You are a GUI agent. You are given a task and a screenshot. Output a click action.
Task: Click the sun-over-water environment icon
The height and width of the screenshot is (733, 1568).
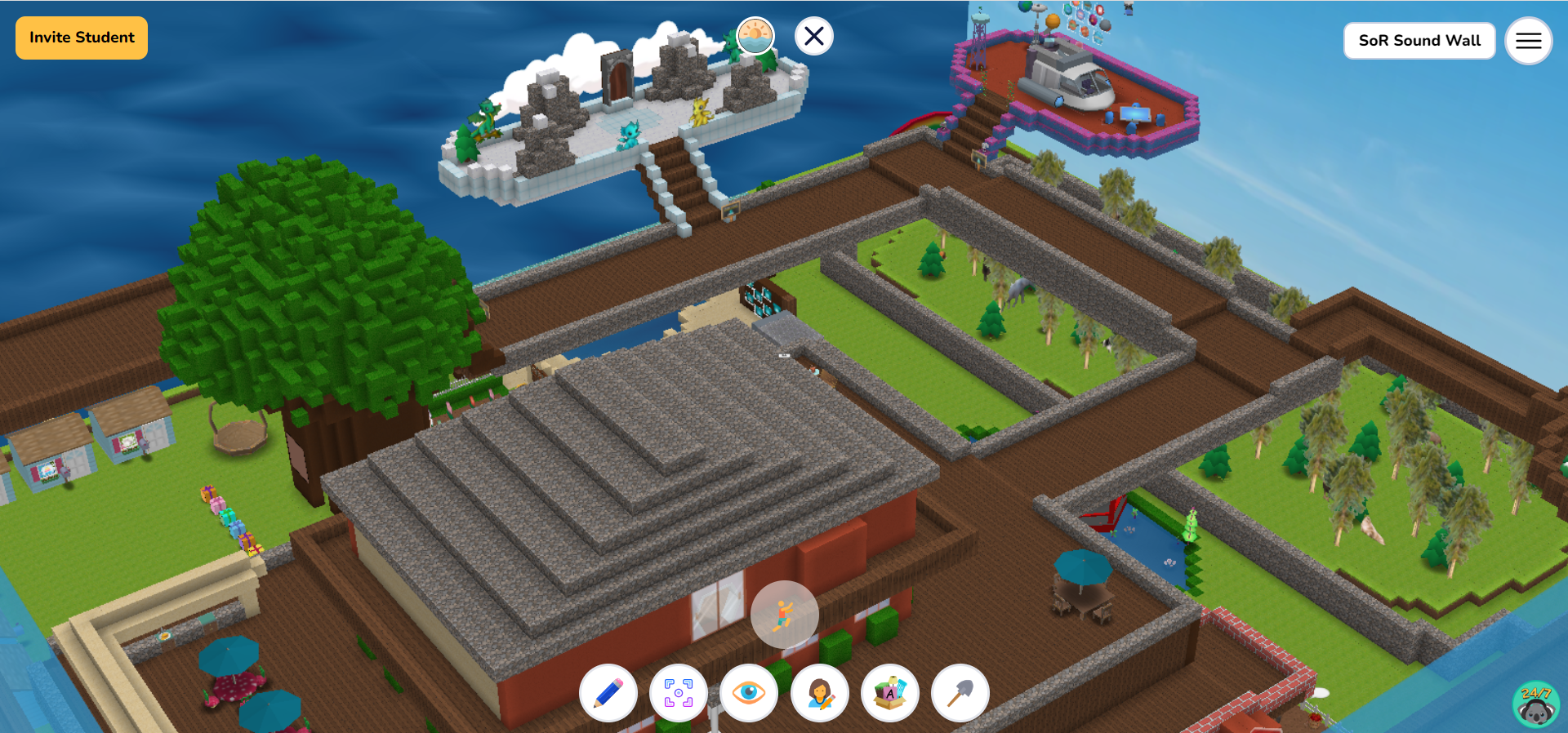(x=754, y=35)
